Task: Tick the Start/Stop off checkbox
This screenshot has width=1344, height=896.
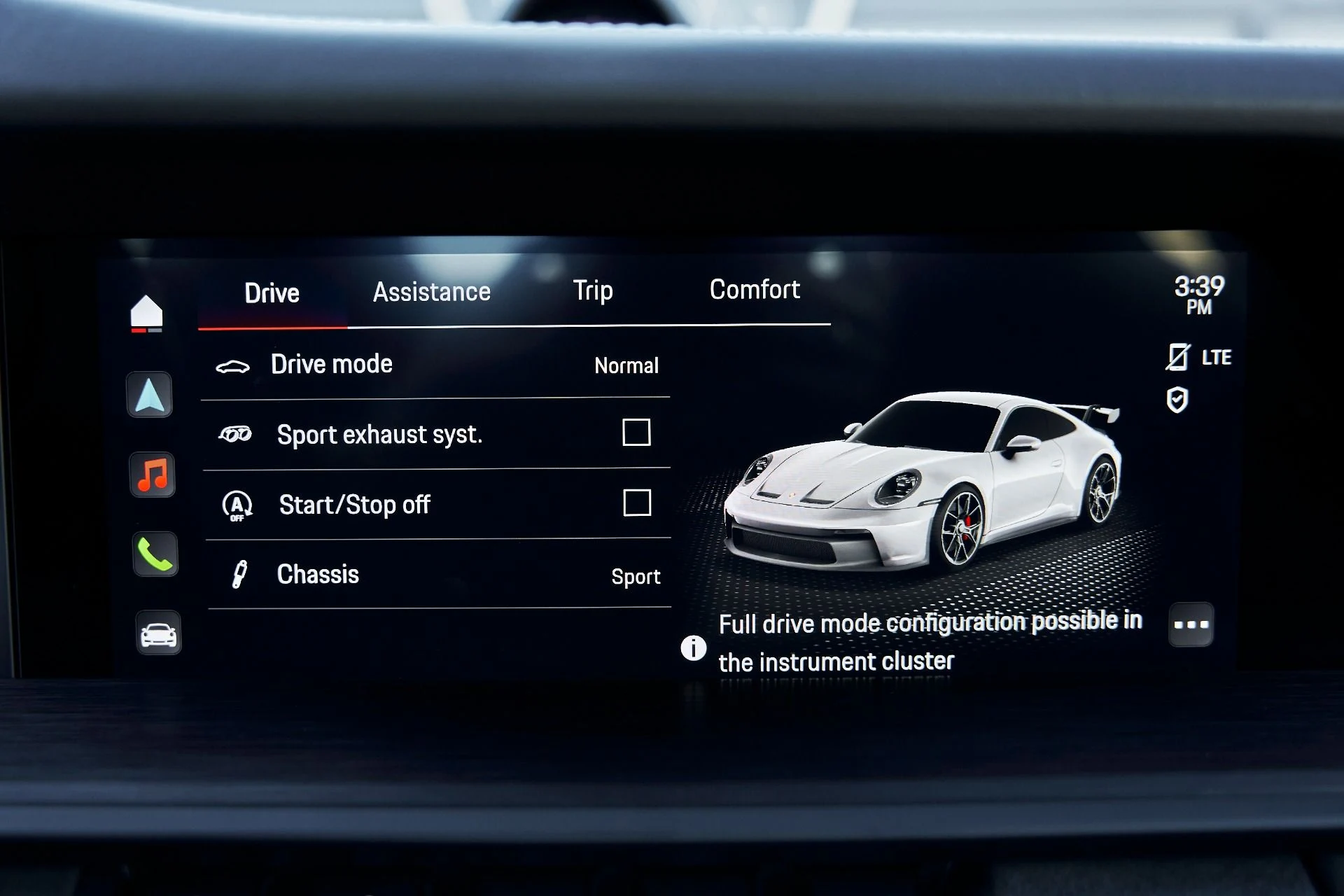Action: pyautogui.click(x=637, y=503)
